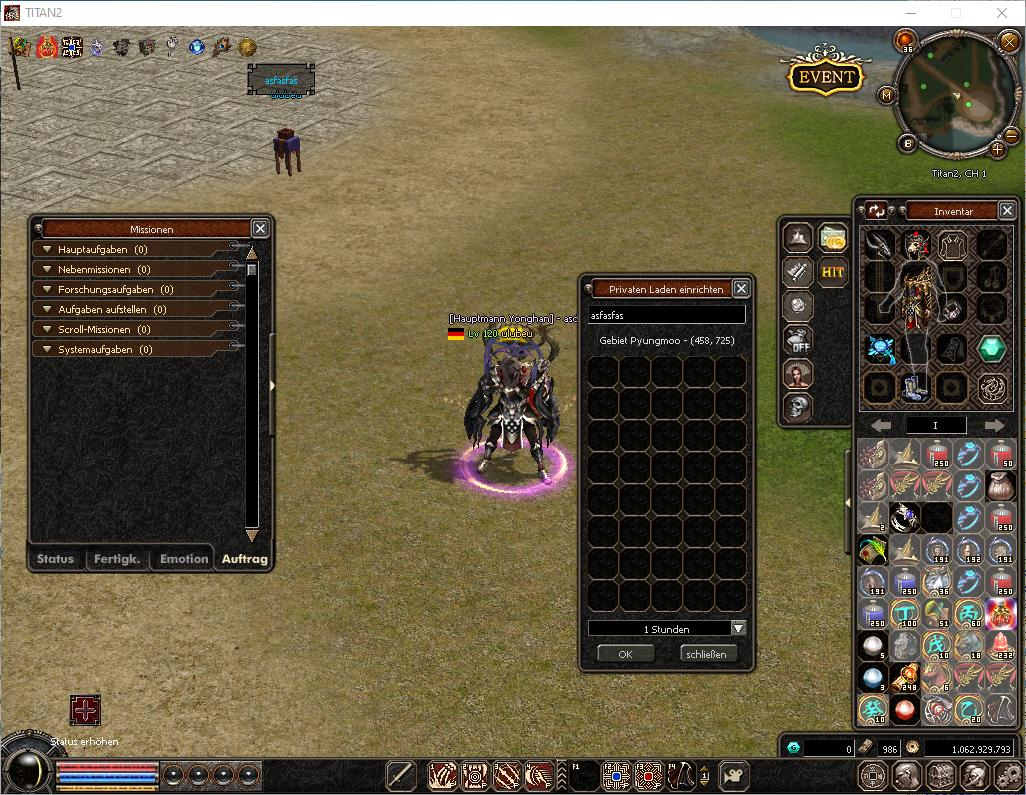Expand the Hauptaufgaben mission category
The image size is (1026, 795).
point(46,249)
